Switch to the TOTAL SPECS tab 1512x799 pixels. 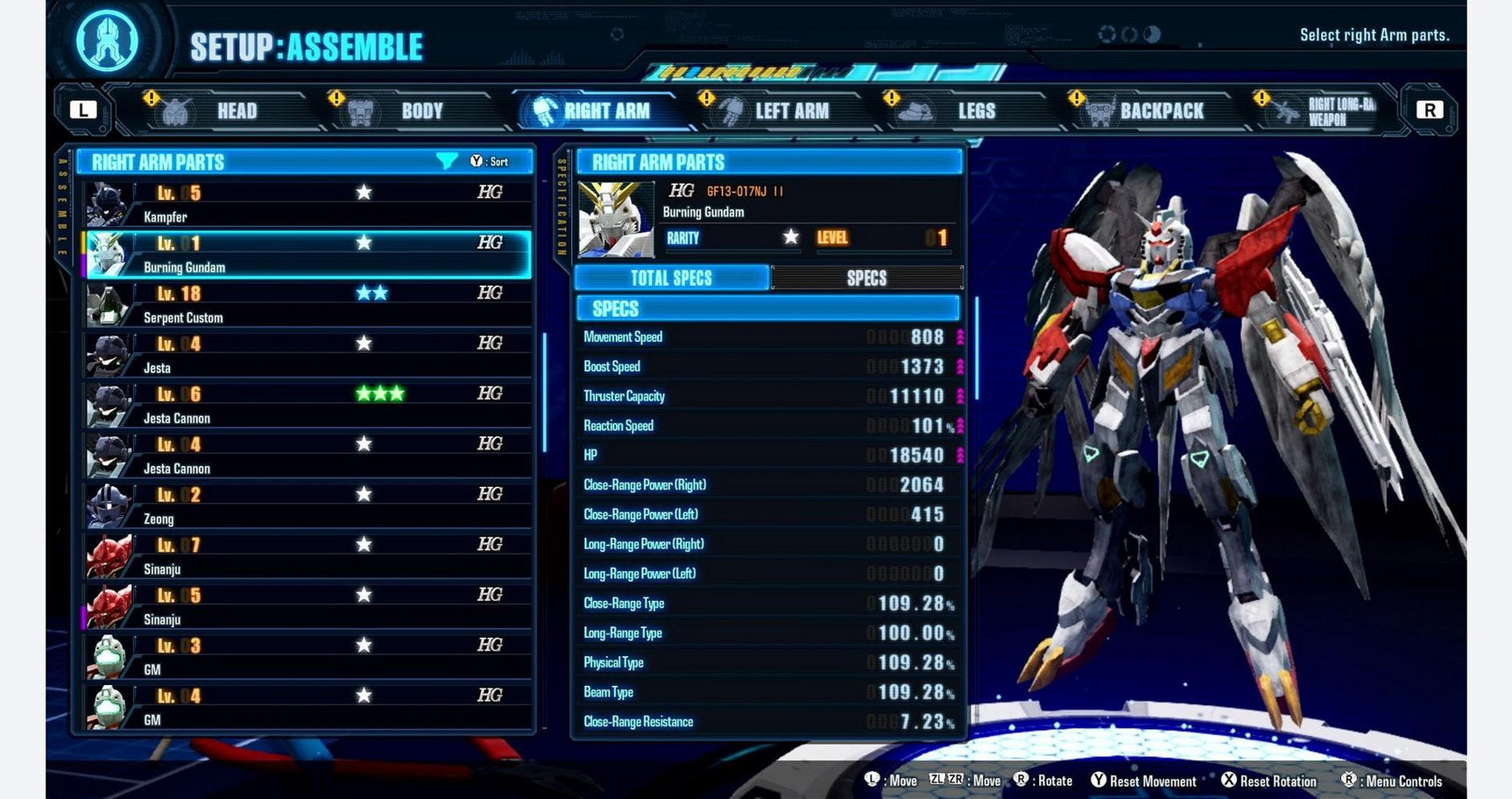point(673,278)
